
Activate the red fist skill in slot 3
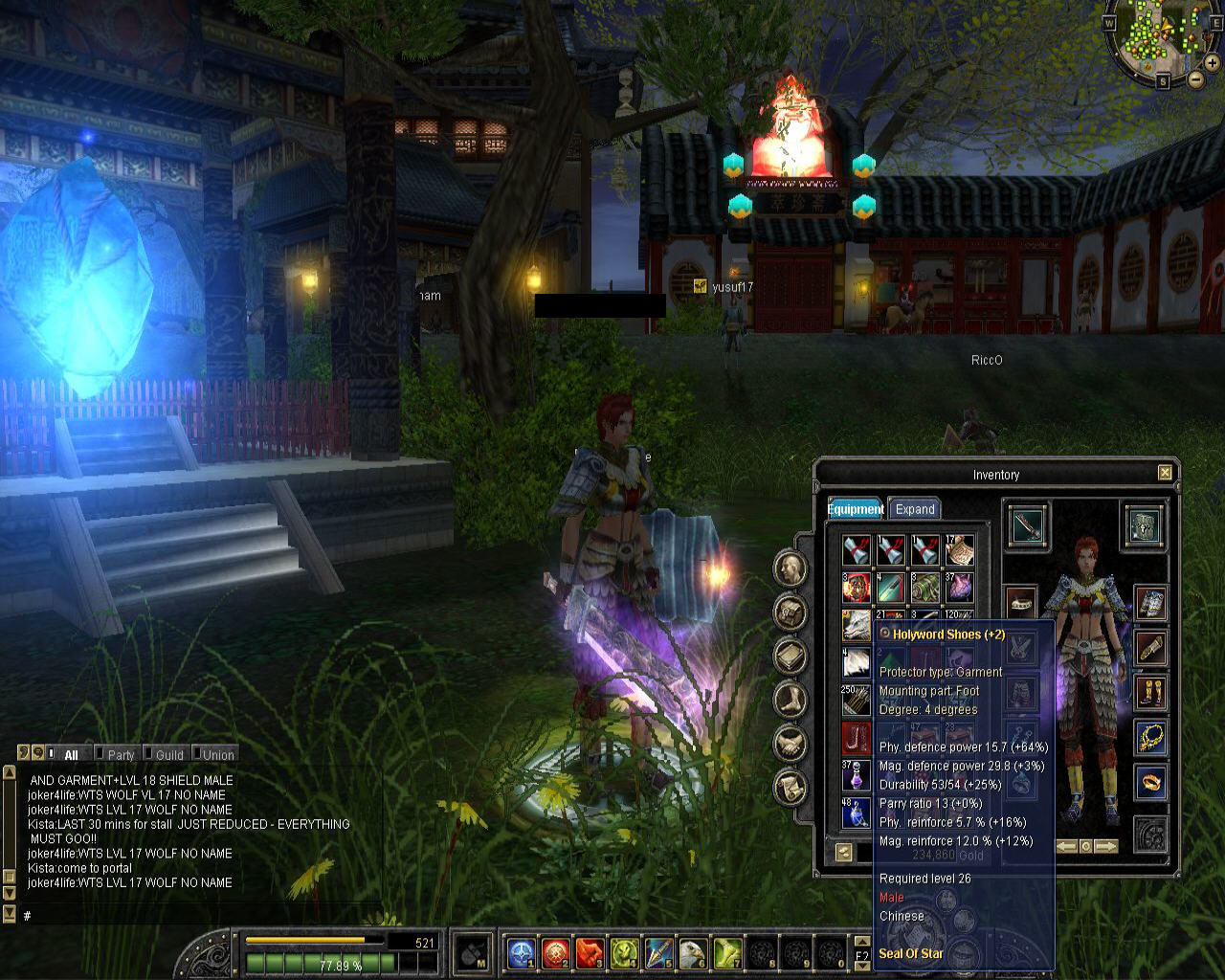click(590, 952)
